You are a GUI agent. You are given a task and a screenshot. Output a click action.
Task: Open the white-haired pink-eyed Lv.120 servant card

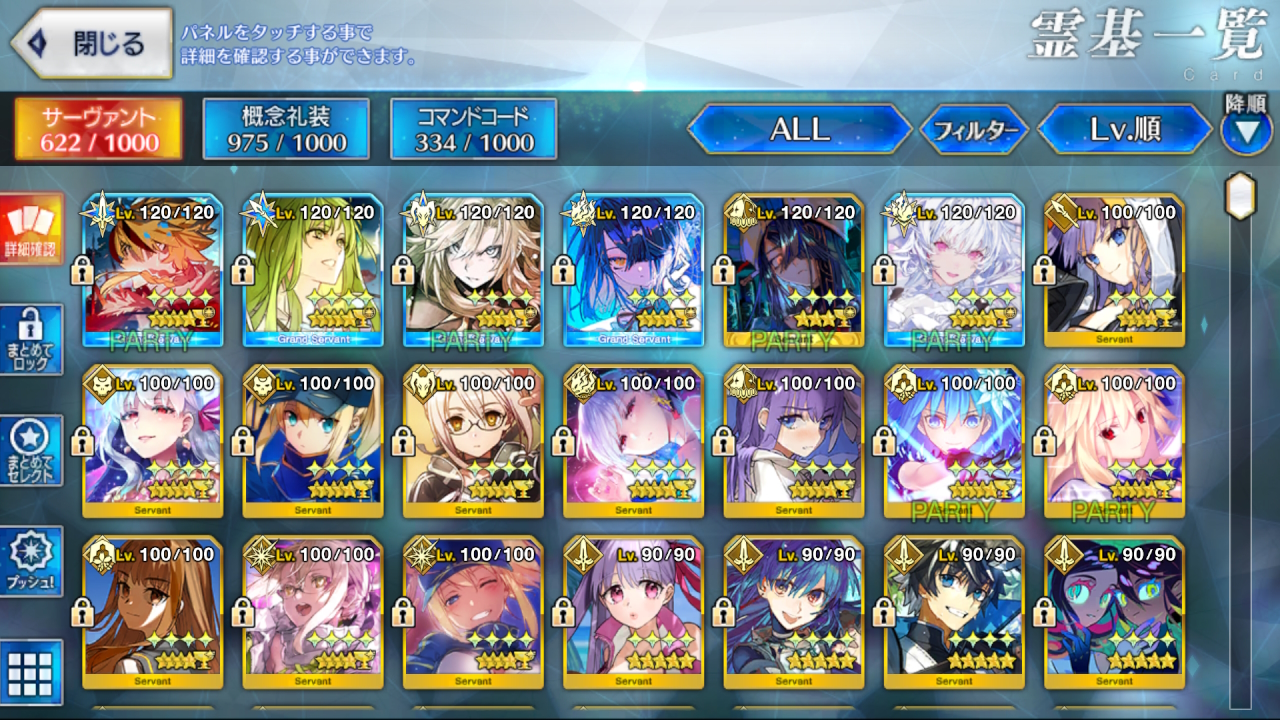[954, 270]
